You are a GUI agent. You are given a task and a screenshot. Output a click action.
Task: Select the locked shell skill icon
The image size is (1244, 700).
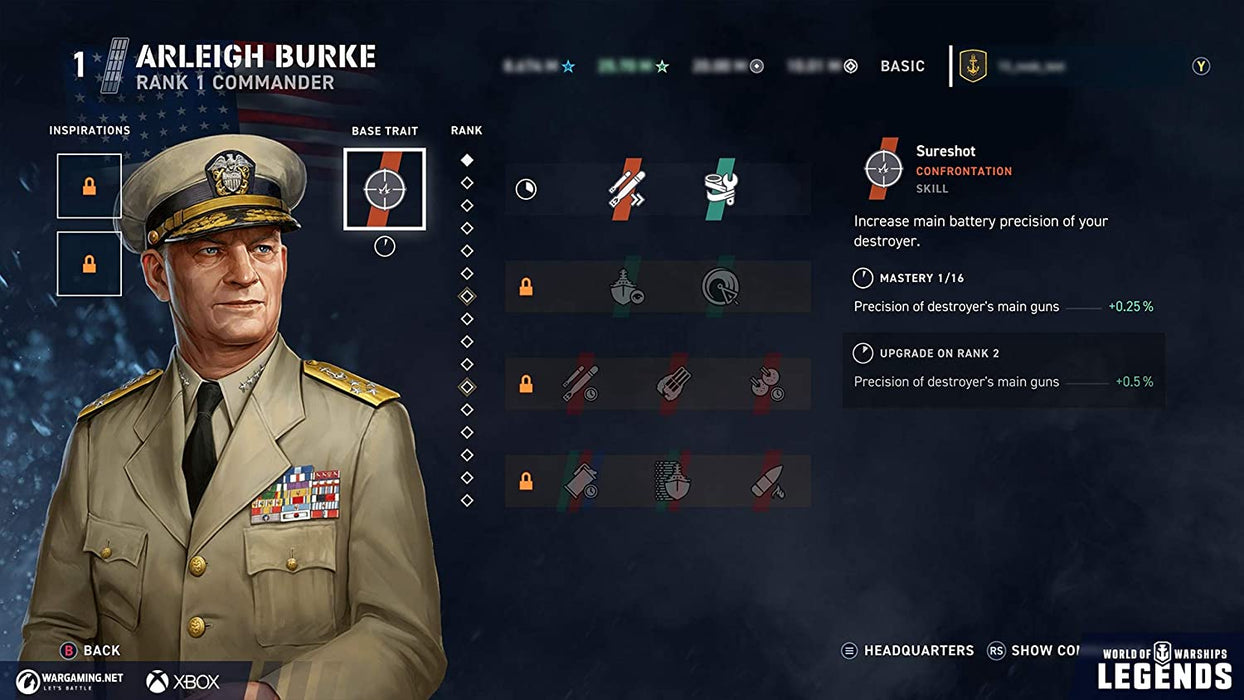click(767, 481)
